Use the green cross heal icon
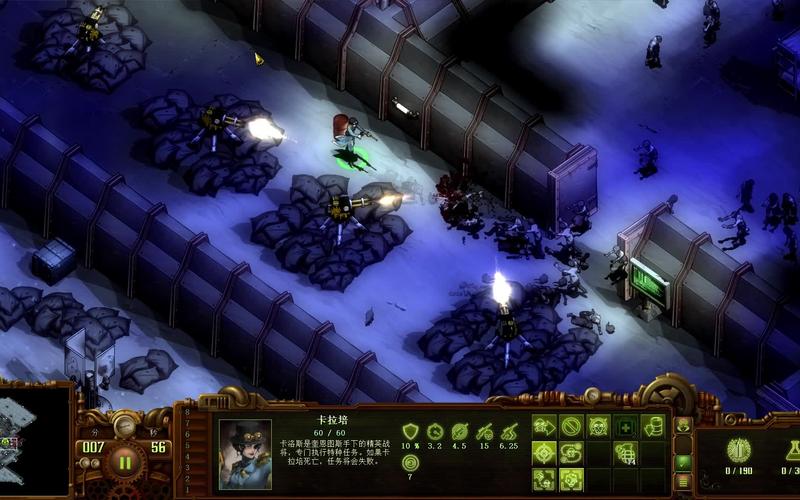800x500 pixels. 626,427
